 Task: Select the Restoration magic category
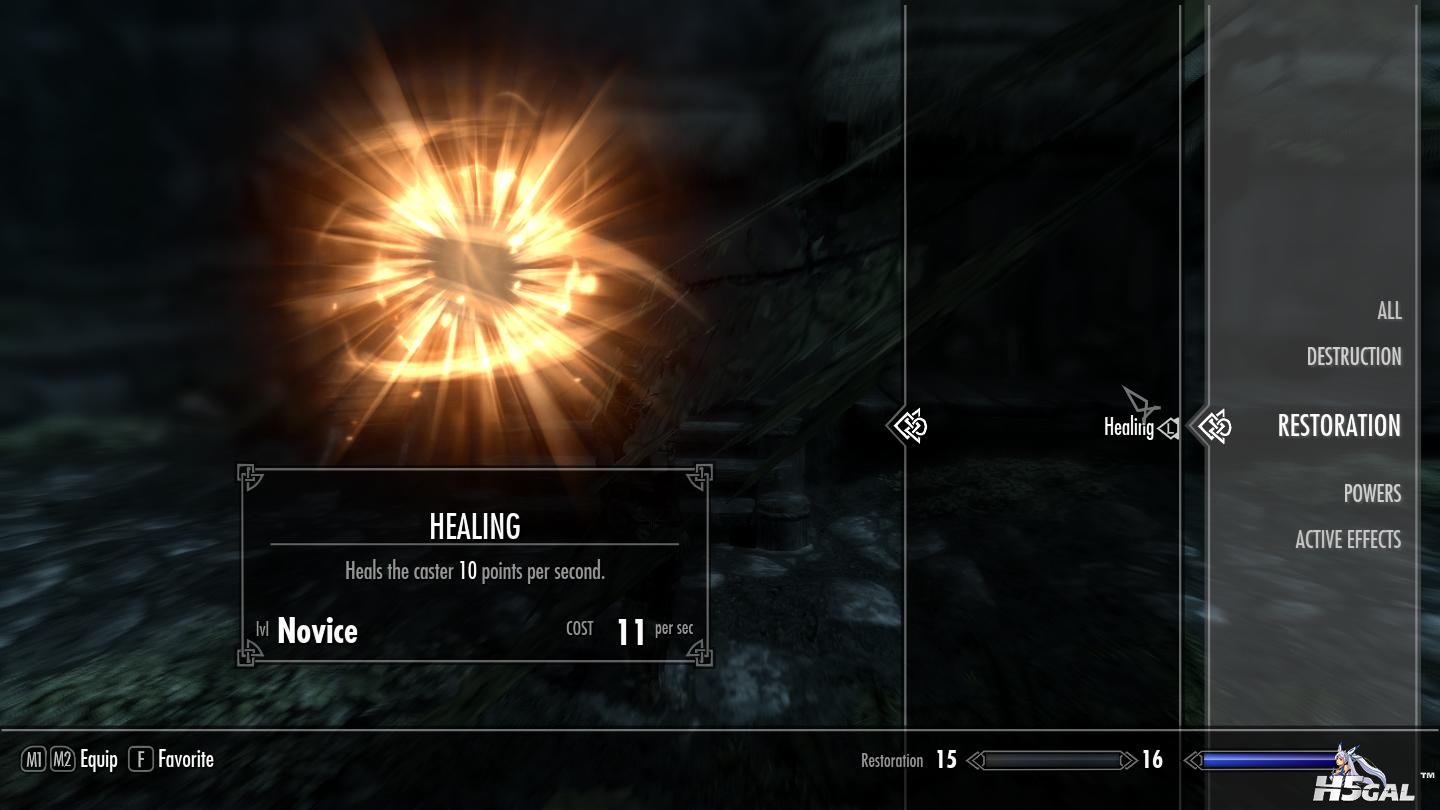click(1338, 426)
